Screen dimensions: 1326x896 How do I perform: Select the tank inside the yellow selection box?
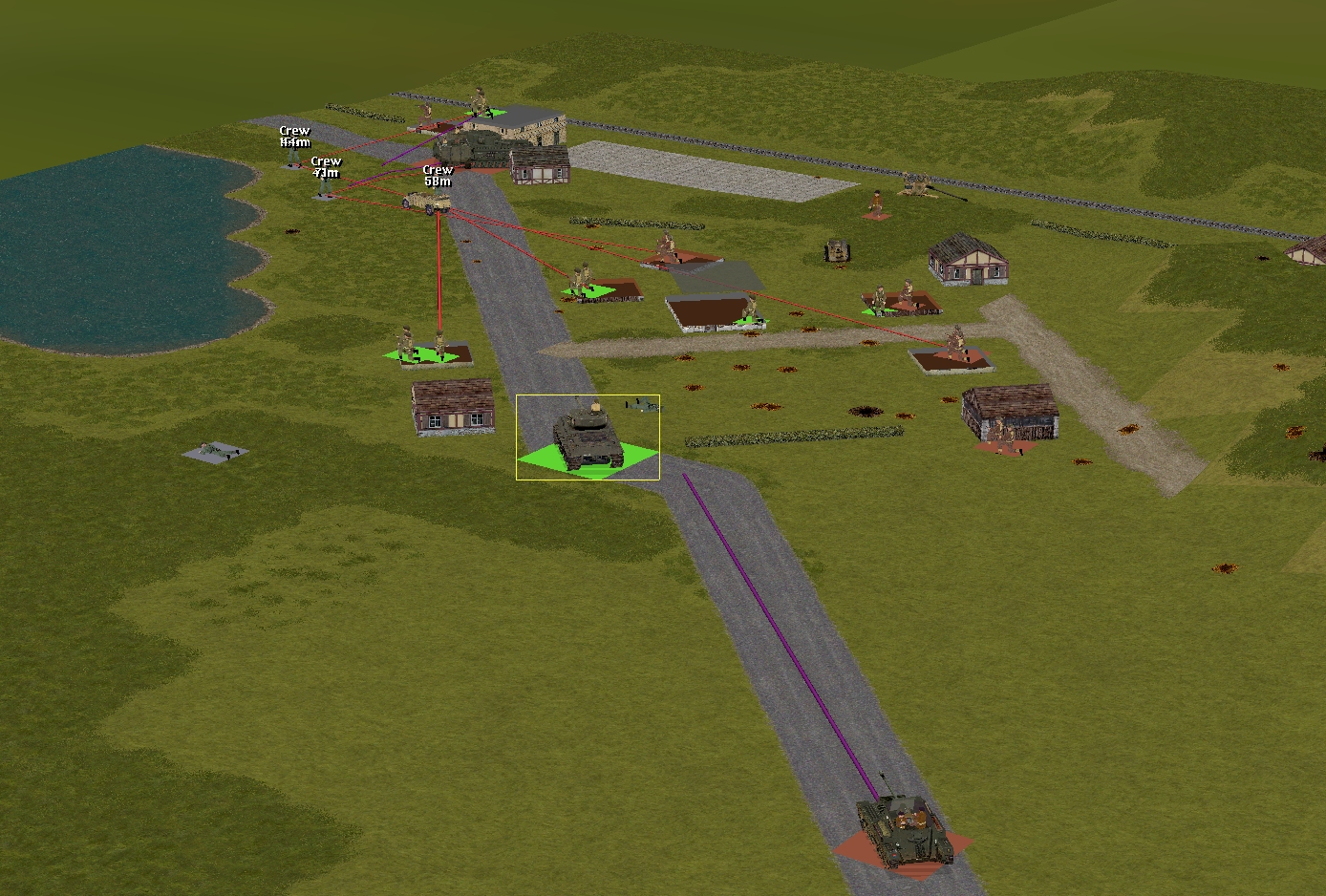[x=588, y=439]
